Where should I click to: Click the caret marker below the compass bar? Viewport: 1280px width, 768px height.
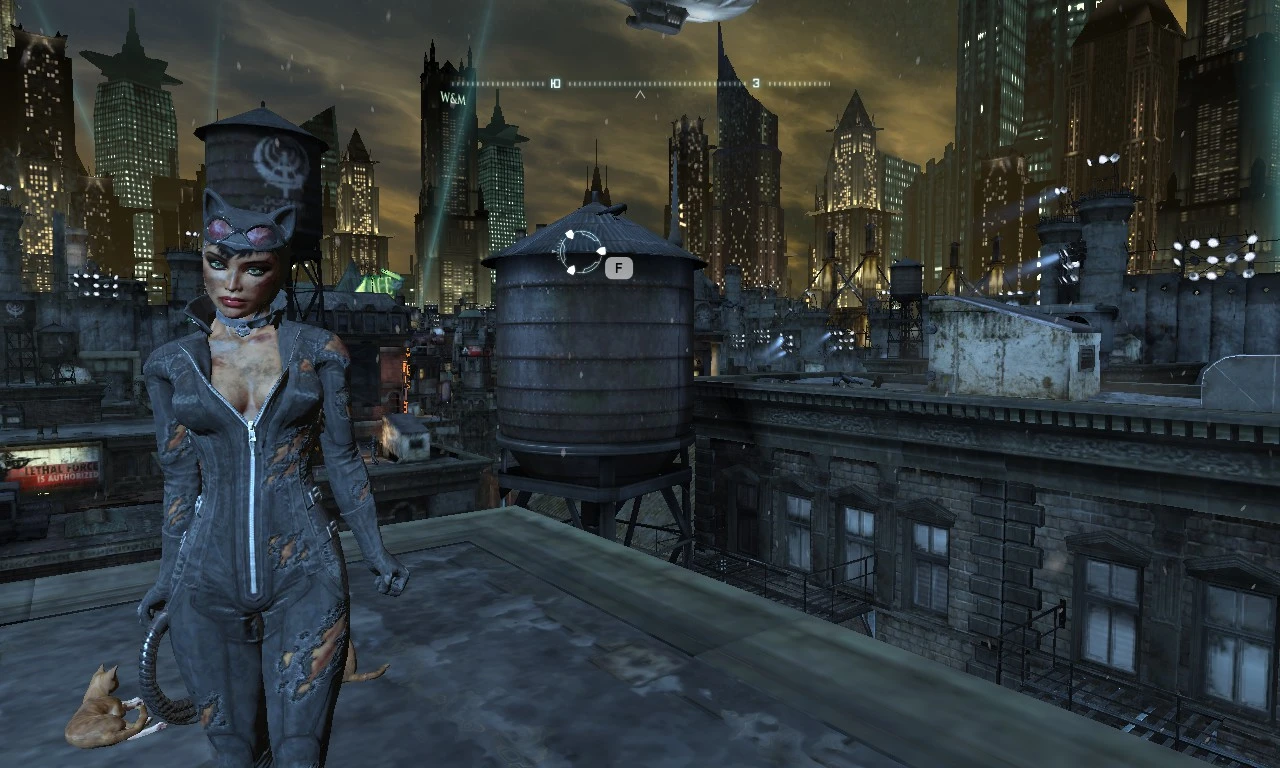[x=639, y=96]
